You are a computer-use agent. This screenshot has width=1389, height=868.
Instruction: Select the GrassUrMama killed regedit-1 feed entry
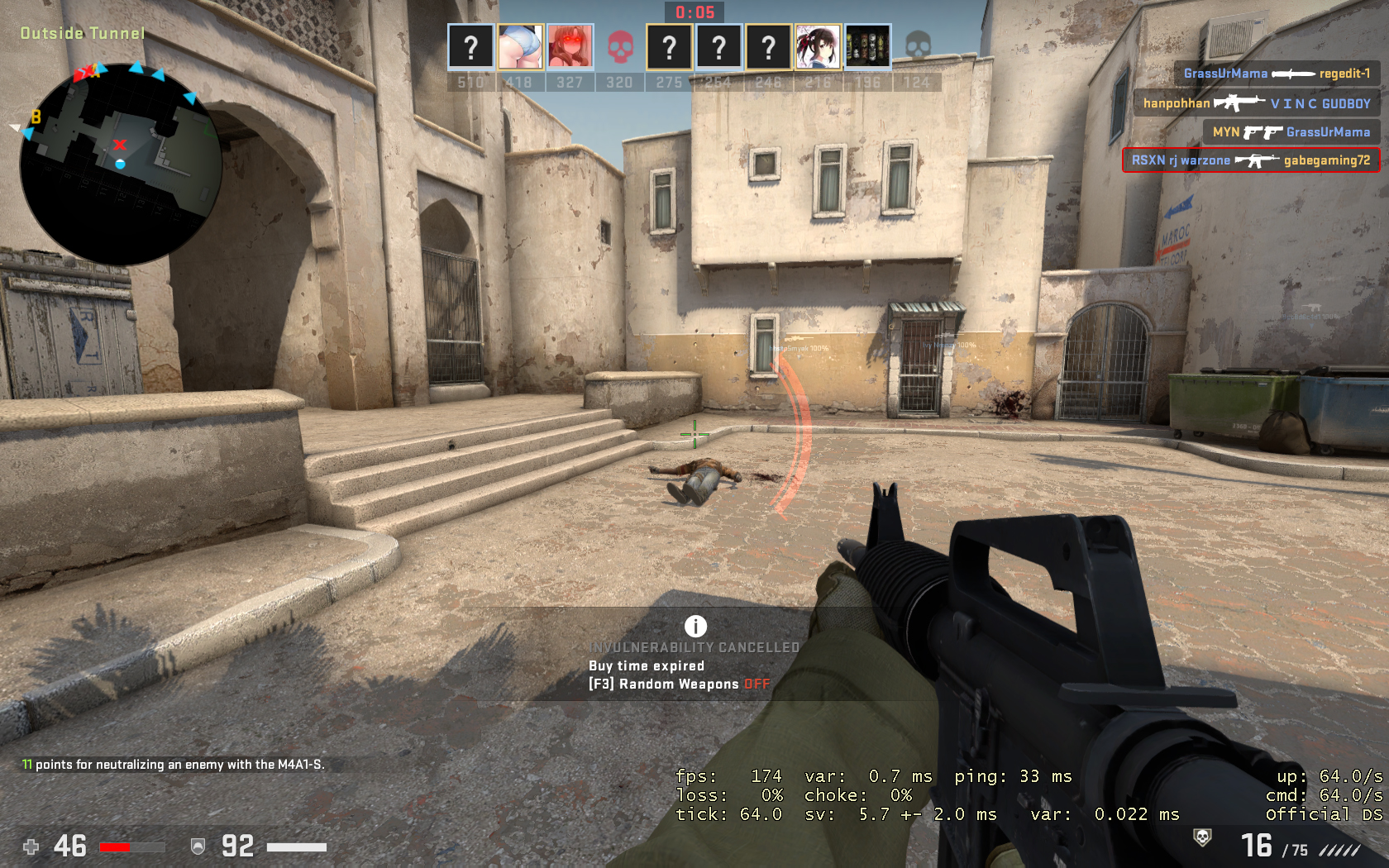click(1276, 74)
